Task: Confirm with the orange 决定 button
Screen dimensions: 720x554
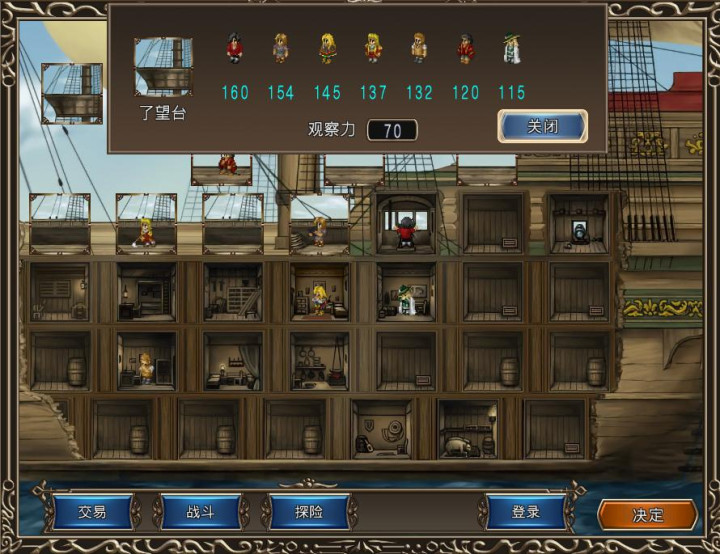Action: click(647, 514)
